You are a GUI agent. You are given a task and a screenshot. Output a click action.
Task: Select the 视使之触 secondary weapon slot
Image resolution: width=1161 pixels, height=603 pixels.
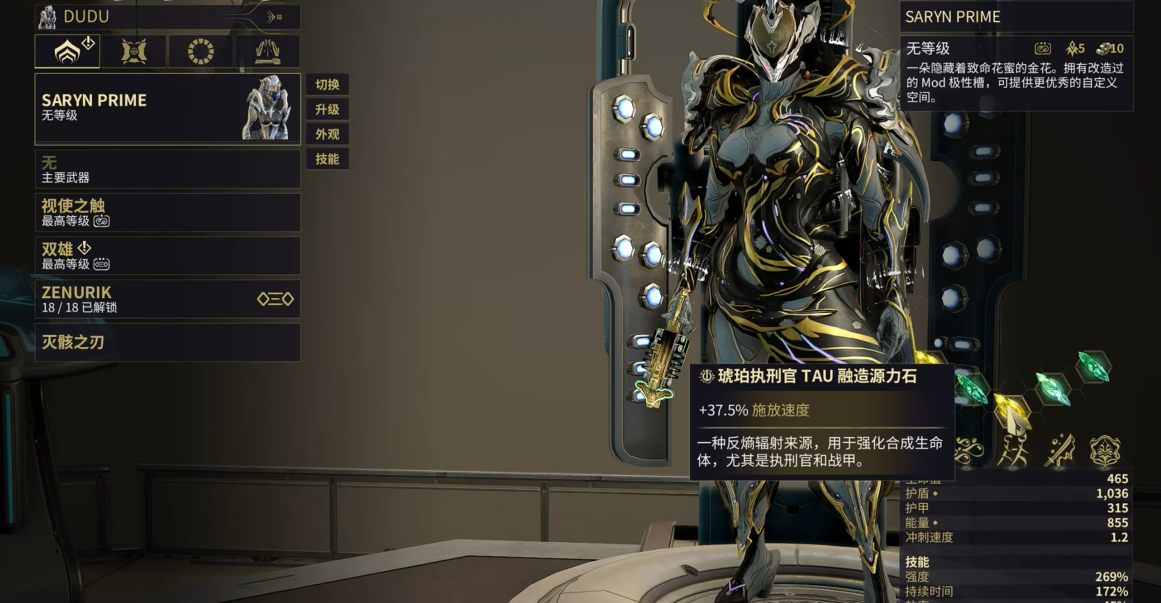tap(167, 212)
